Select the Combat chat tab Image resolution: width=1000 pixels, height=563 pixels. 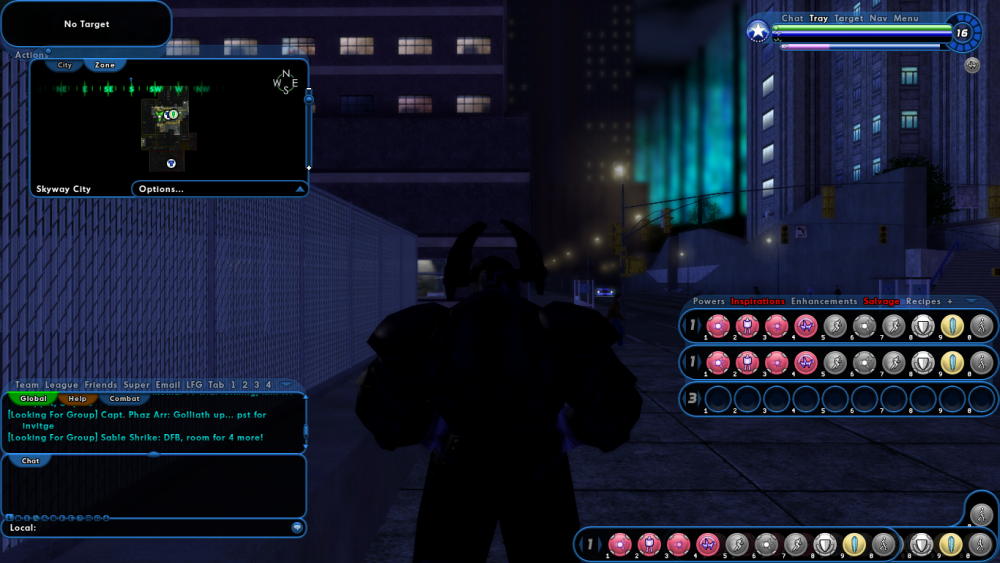(124, 398)
